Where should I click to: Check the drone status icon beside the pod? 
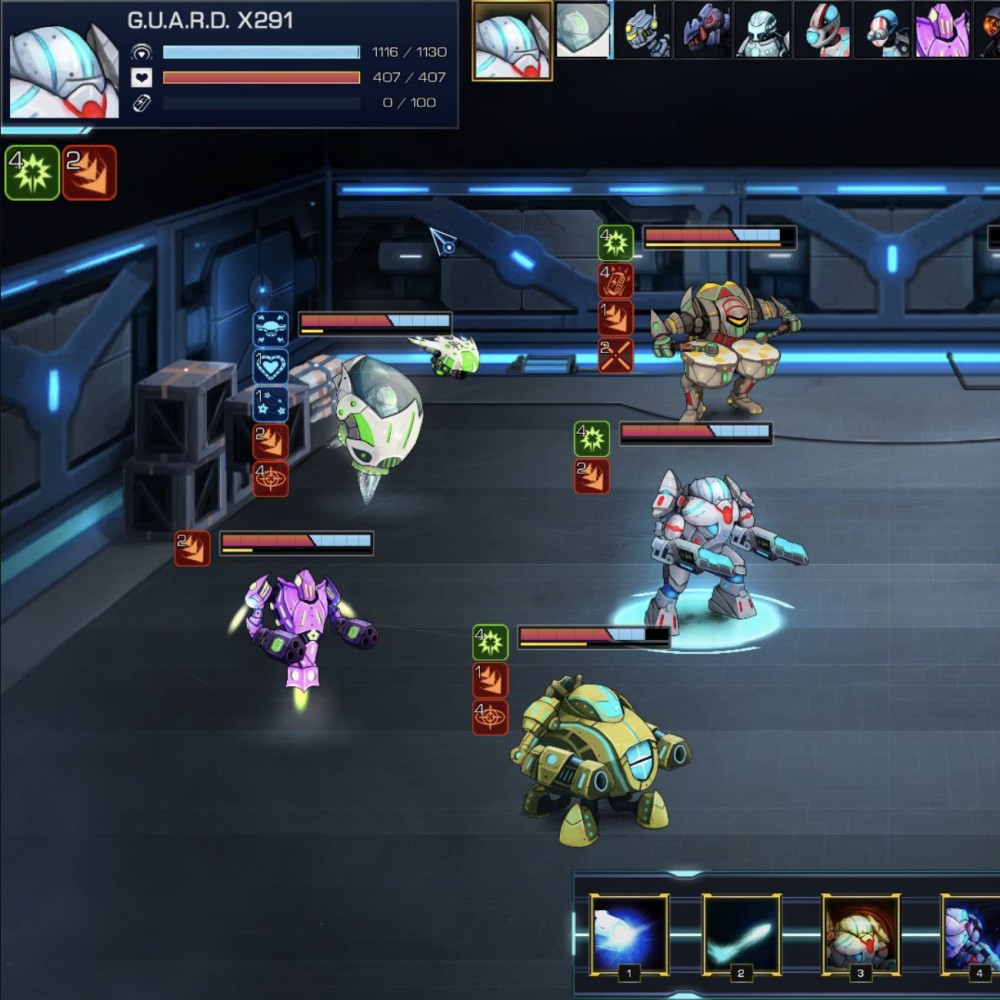coord(270,329)
